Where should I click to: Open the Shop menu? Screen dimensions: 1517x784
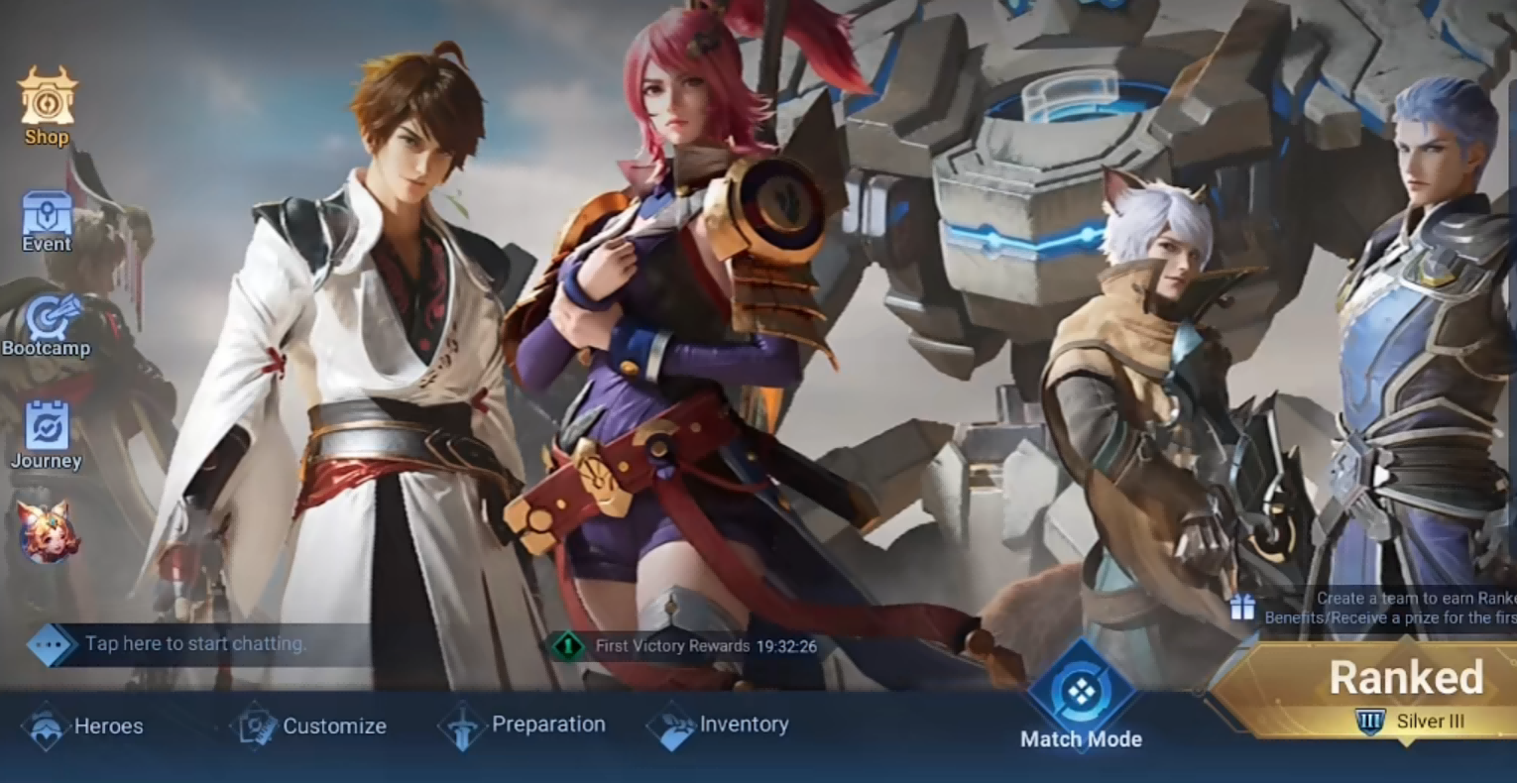click(x=47, y=106)
